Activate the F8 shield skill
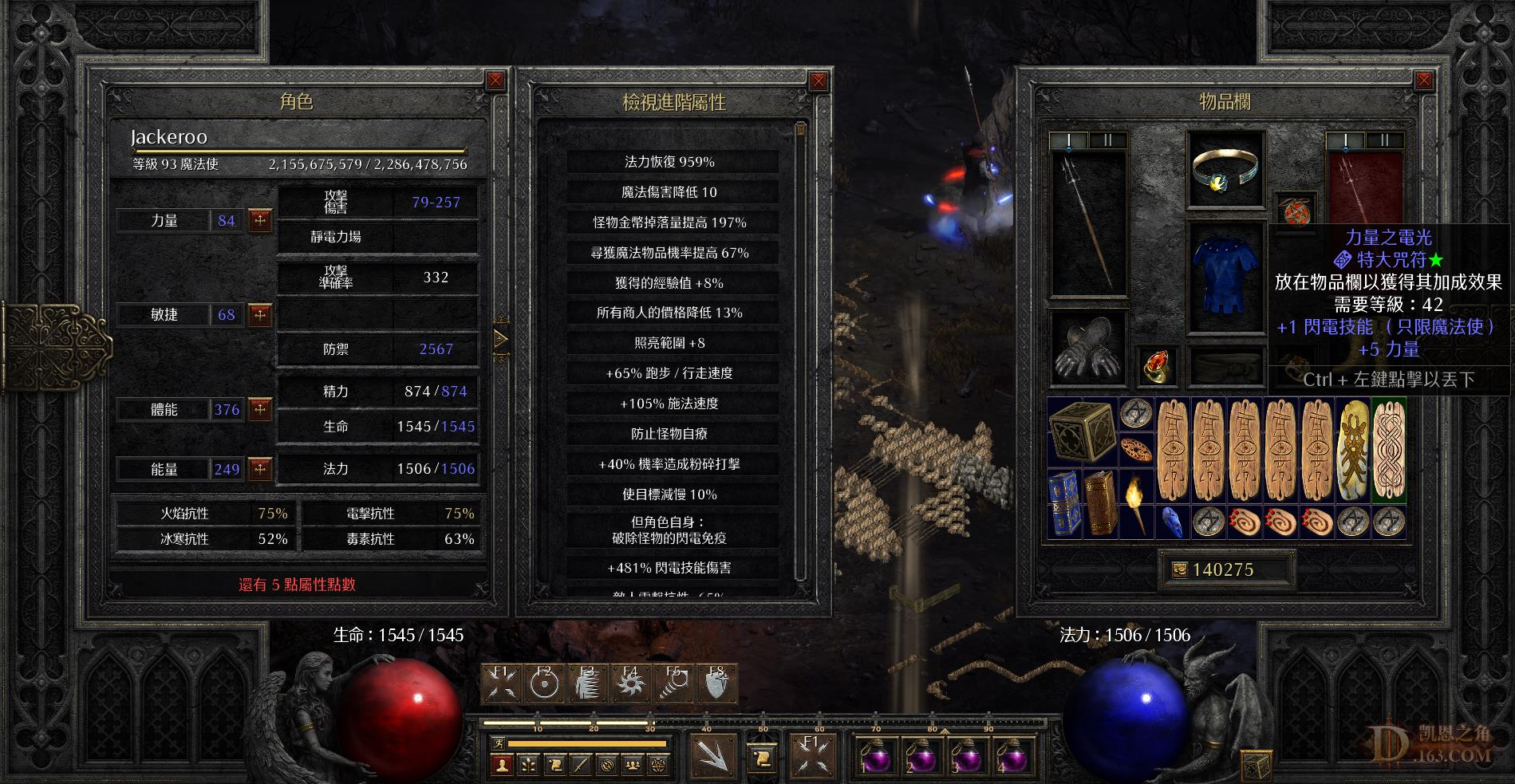Image resolution: width=1515 pixels, height=784 pixels. (x=716, y=684)
